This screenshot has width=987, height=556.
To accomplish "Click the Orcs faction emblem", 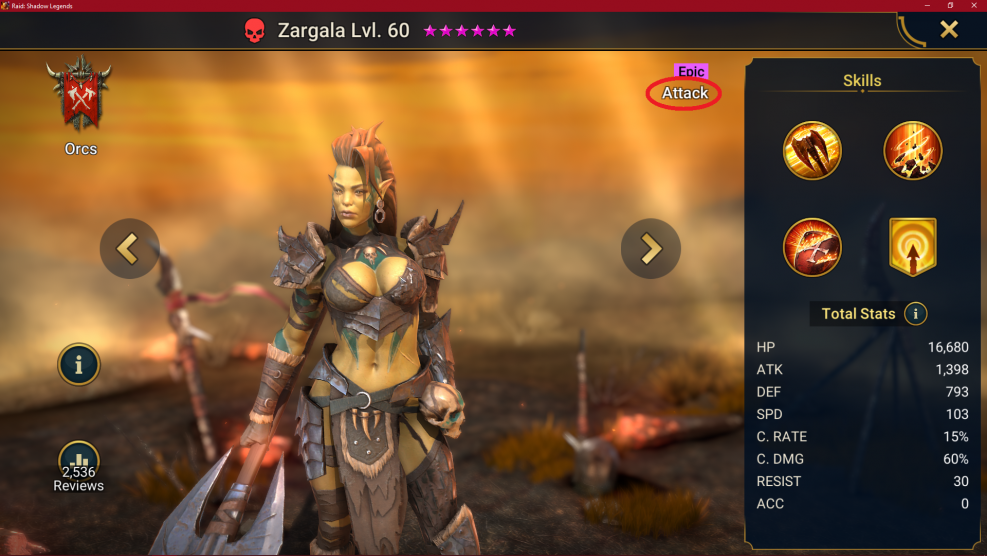I will click(x=79, y=95).
